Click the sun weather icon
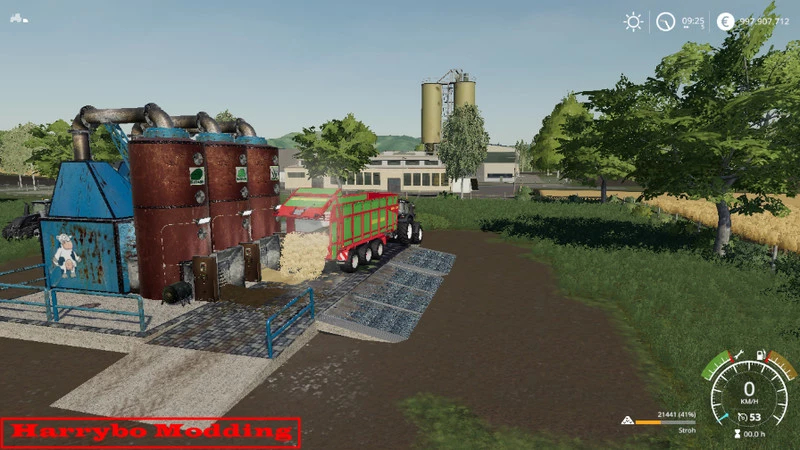Image resolution: width=800 pixels, height=450 pixels. (633, 21)
